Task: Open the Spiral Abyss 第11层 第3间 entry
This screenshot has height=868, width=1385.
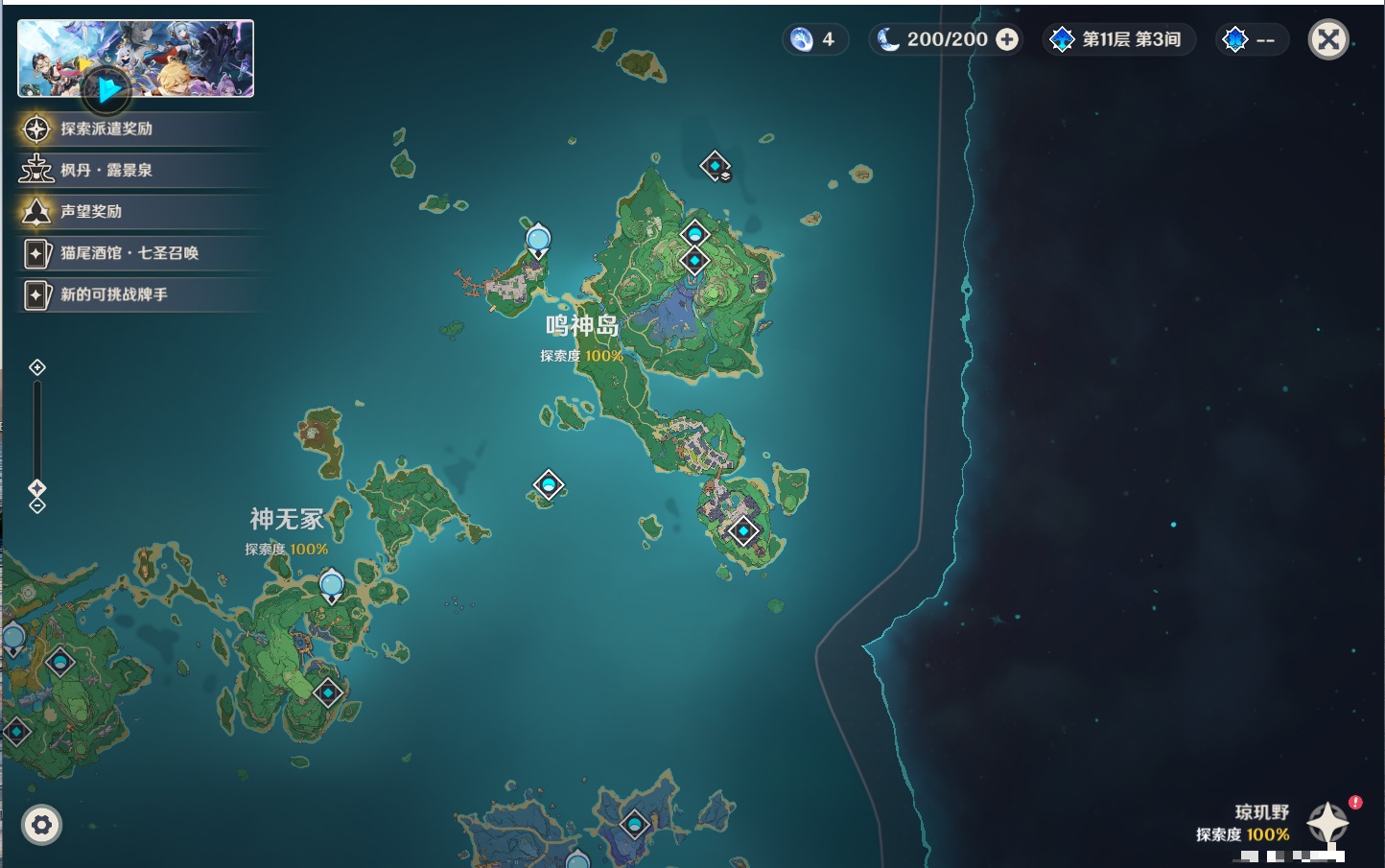Action: click(x=1118, y=39)
